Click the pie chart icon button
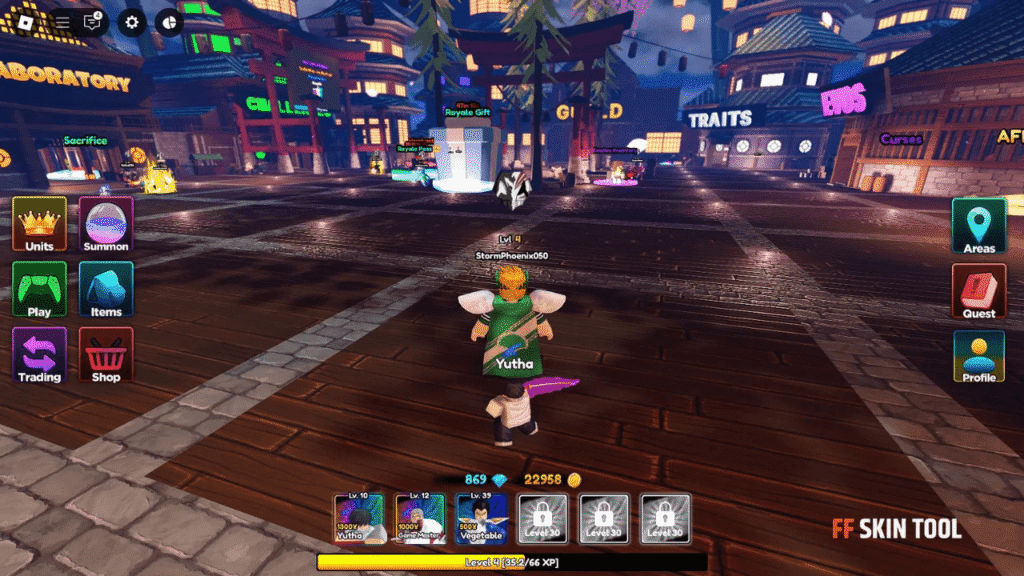This screenshot has width=1024, height=576. click(x=169, y=21)
